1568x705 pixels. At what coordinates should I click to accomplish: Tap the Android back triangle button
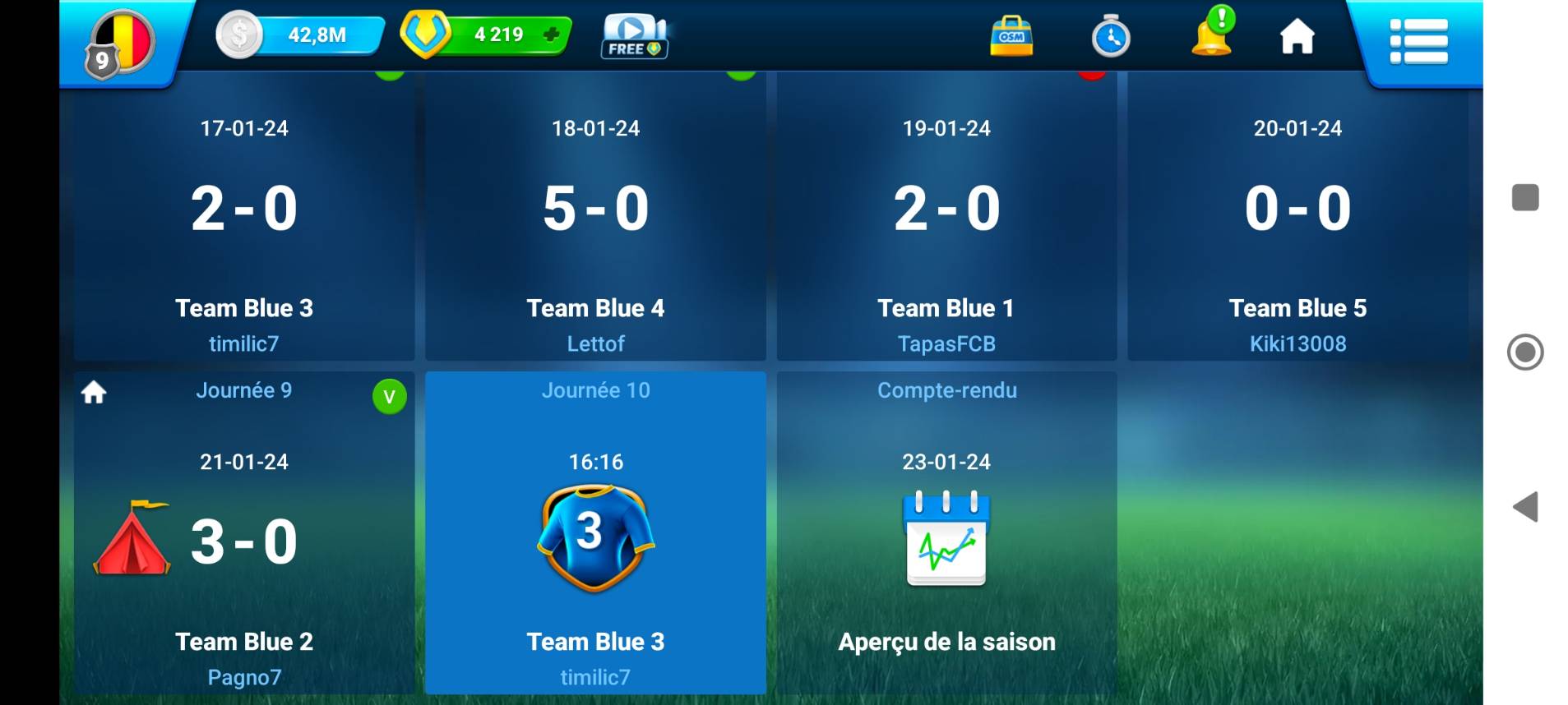(x=1526, y=507)
